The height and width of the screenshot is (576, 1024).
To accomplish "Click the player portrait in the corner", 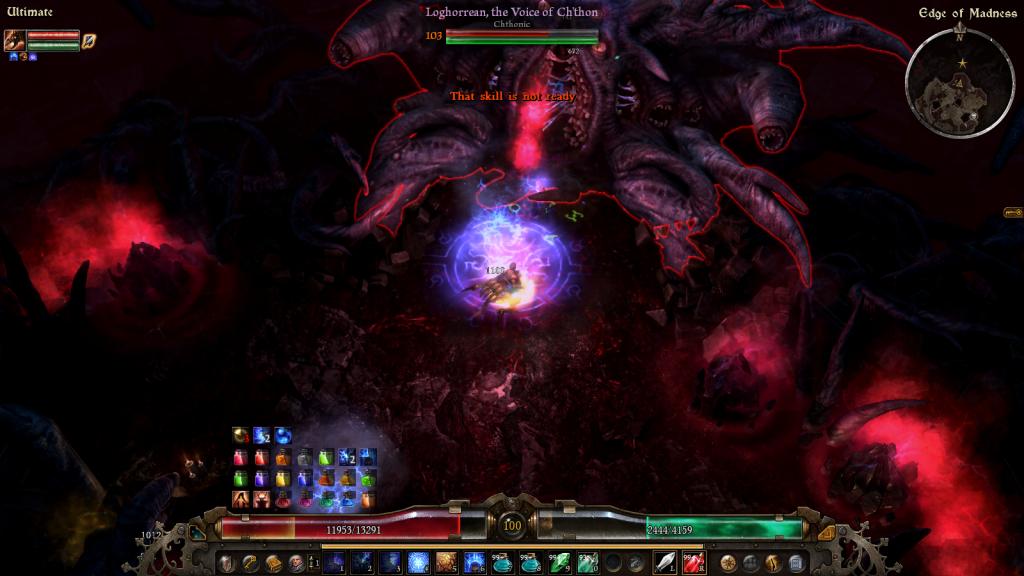I will (15, 41).
